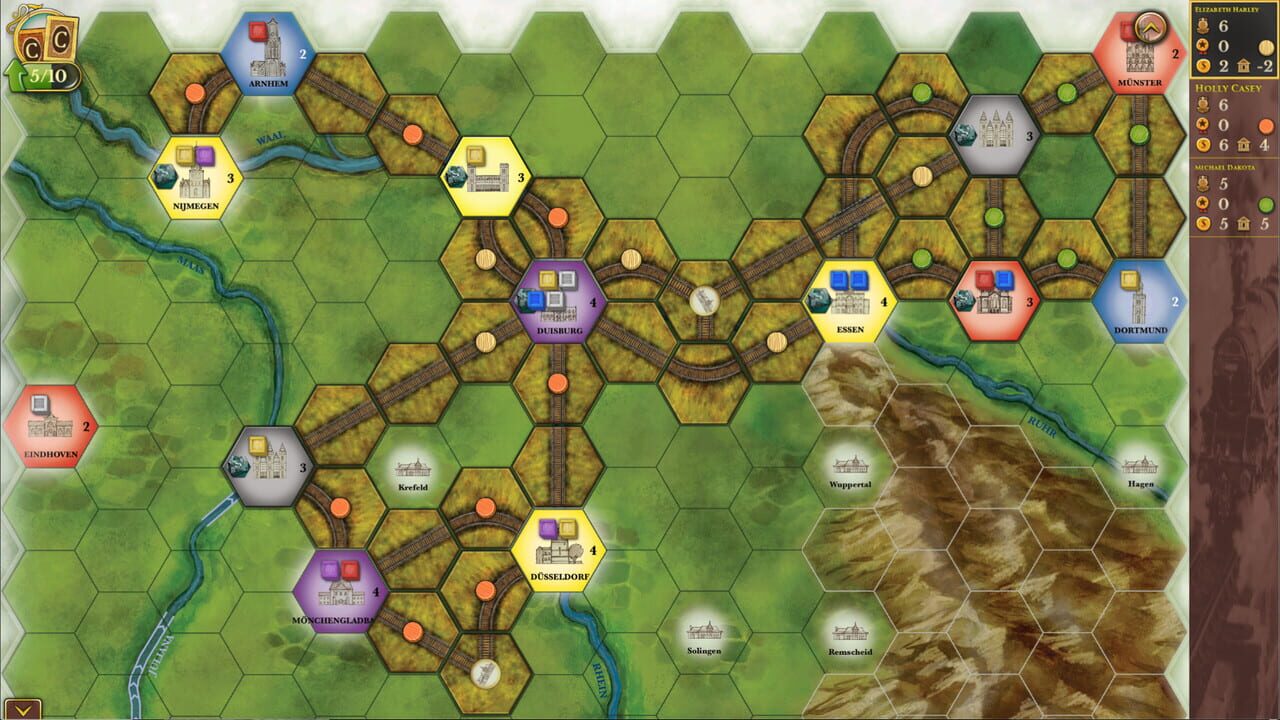Image resolution: width=1280 pixels, height=720 pixels.
Task: Click the Düsseldorf city tile
Action: tap(558, 551)
